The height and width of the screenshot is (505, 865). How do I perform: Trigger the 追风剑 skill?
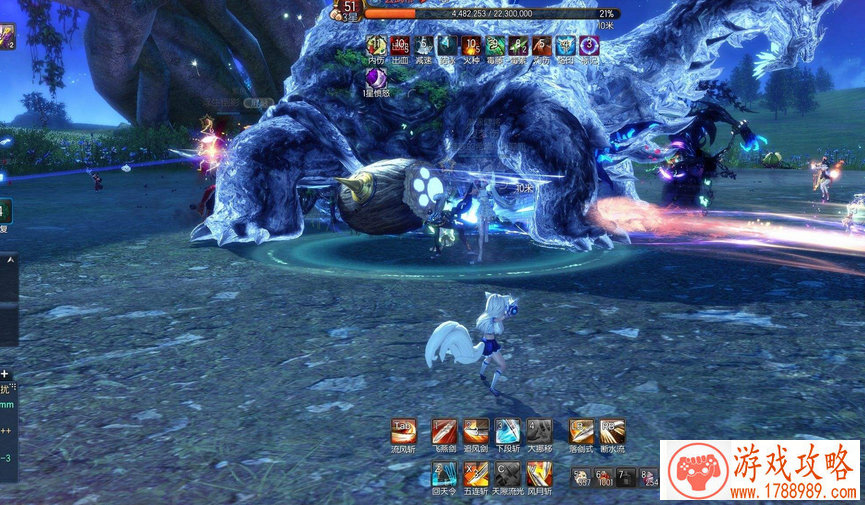pos(476,431)
